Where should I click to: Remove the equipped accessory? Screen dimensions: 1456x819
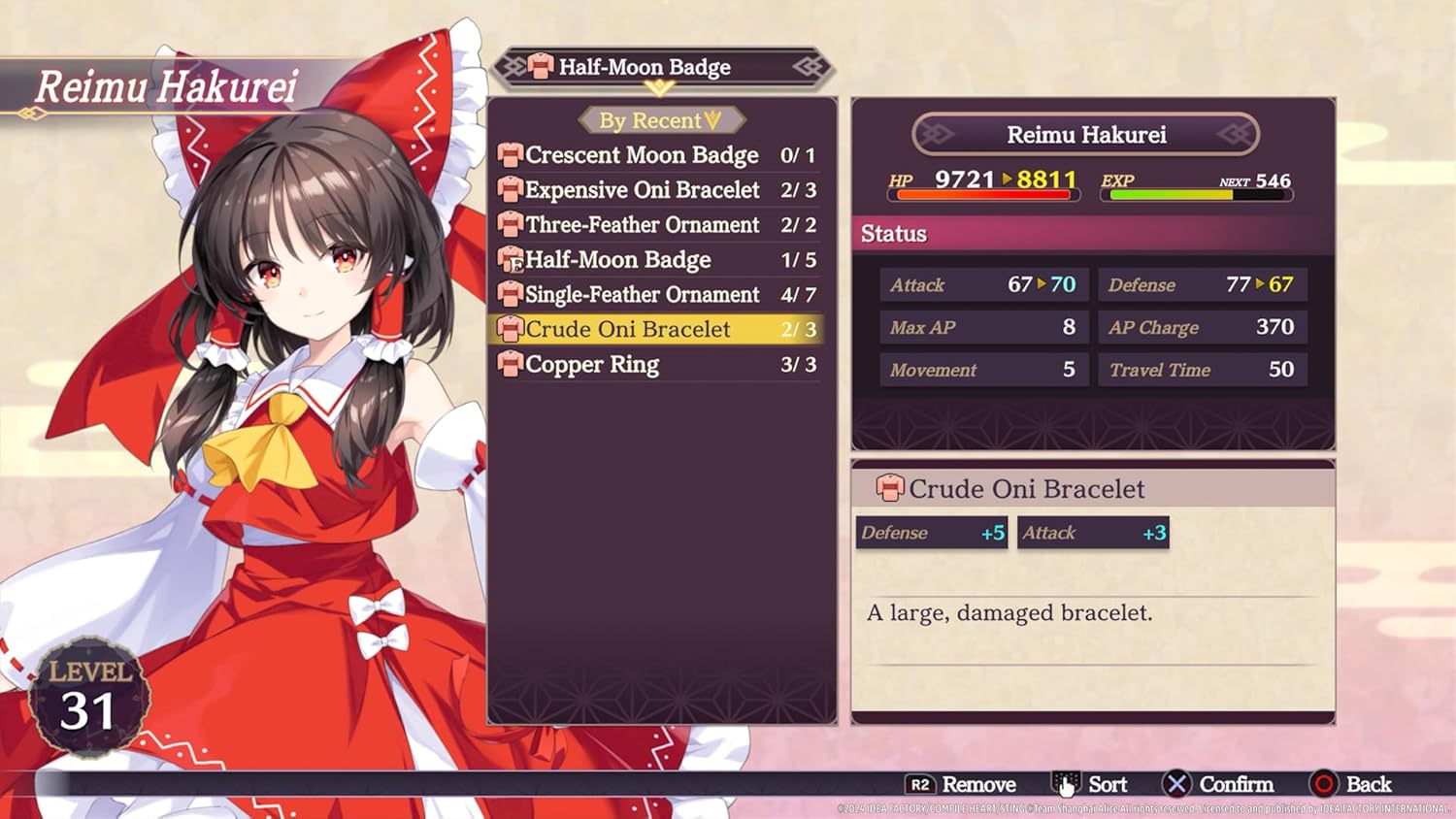pos(961,784)
